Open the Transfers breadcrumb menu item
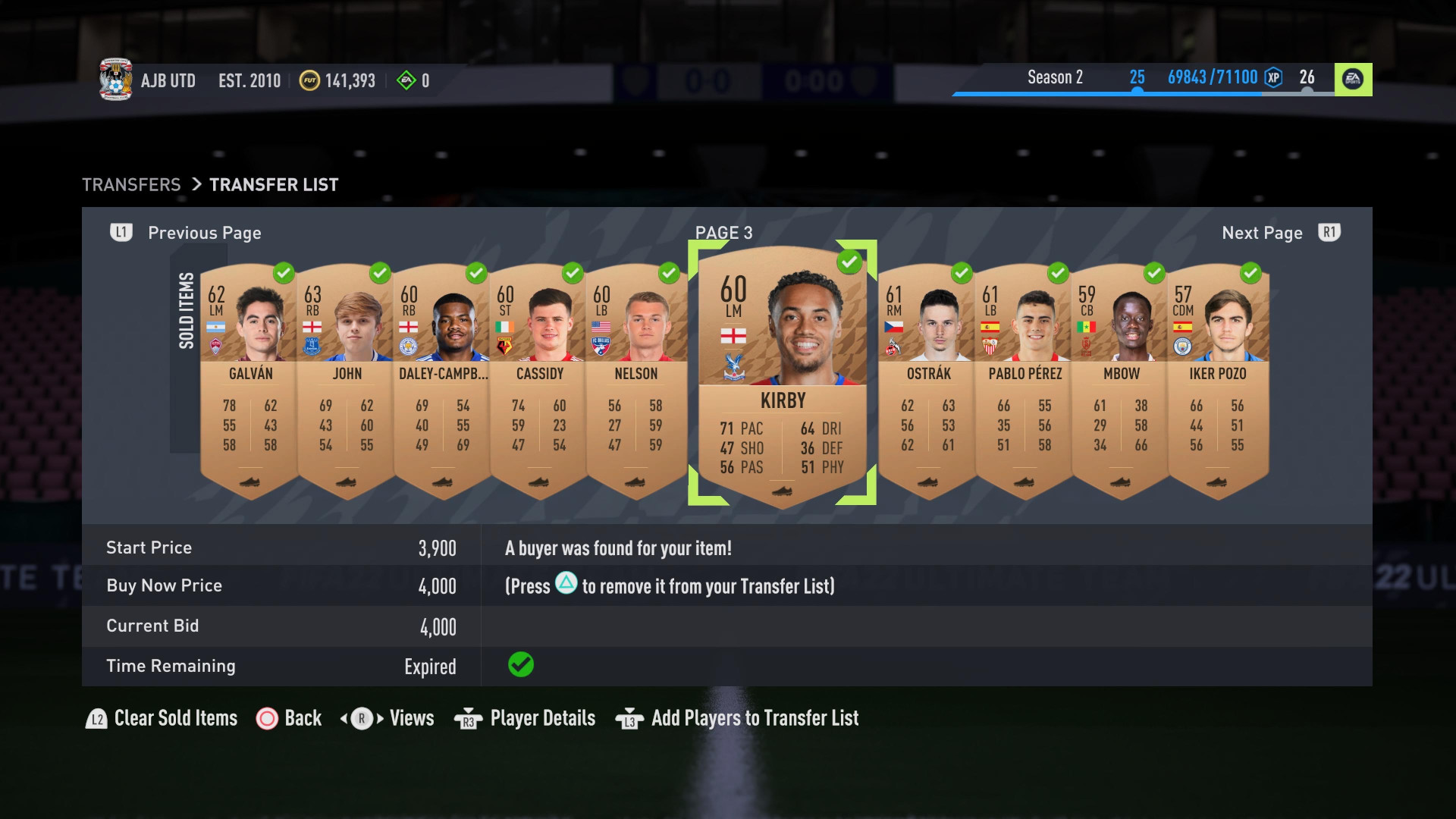 point(131,184)
